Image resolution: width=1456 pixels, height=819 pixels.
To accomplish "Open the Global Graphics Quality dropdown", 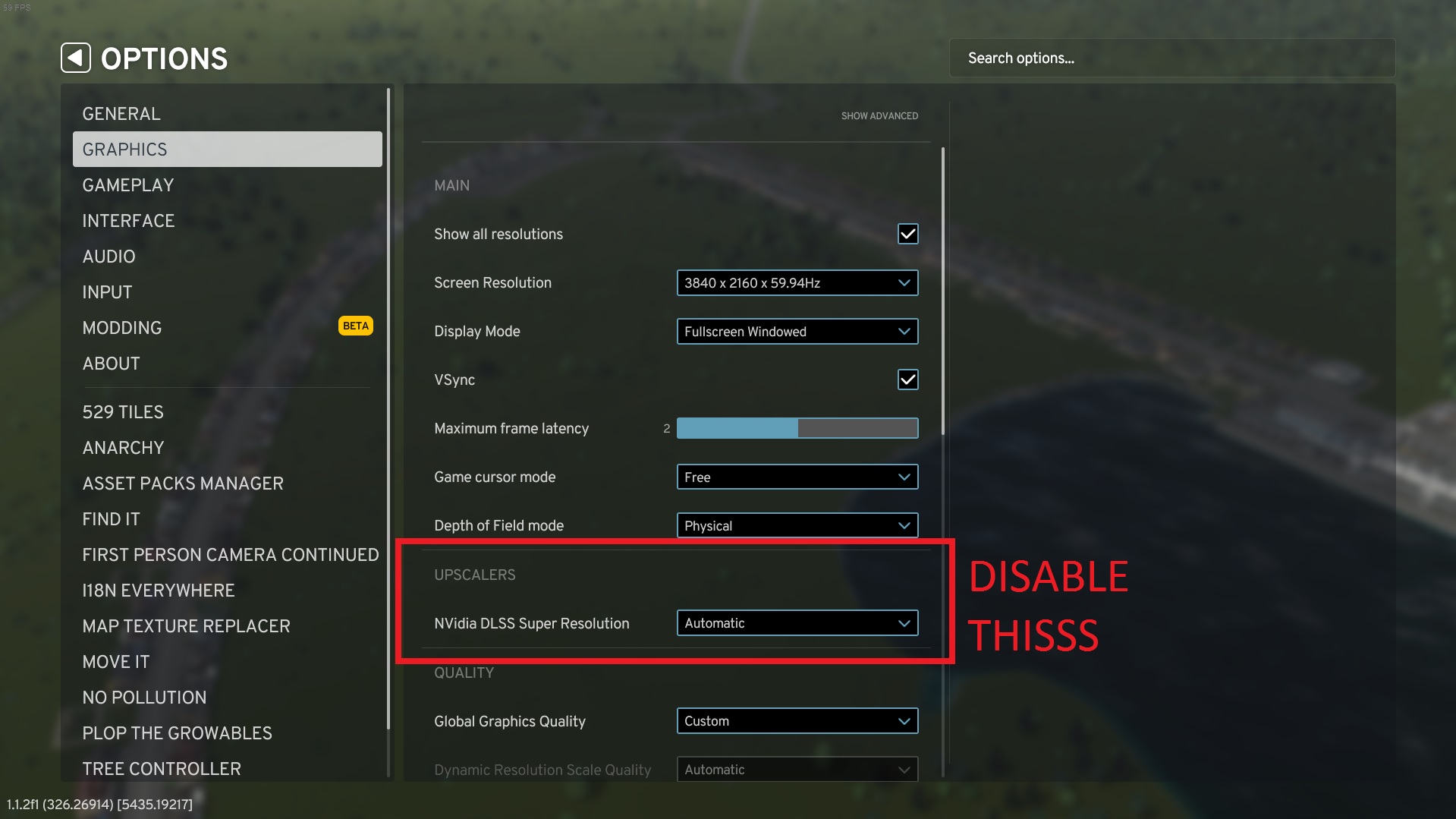I will pos(796,720).
